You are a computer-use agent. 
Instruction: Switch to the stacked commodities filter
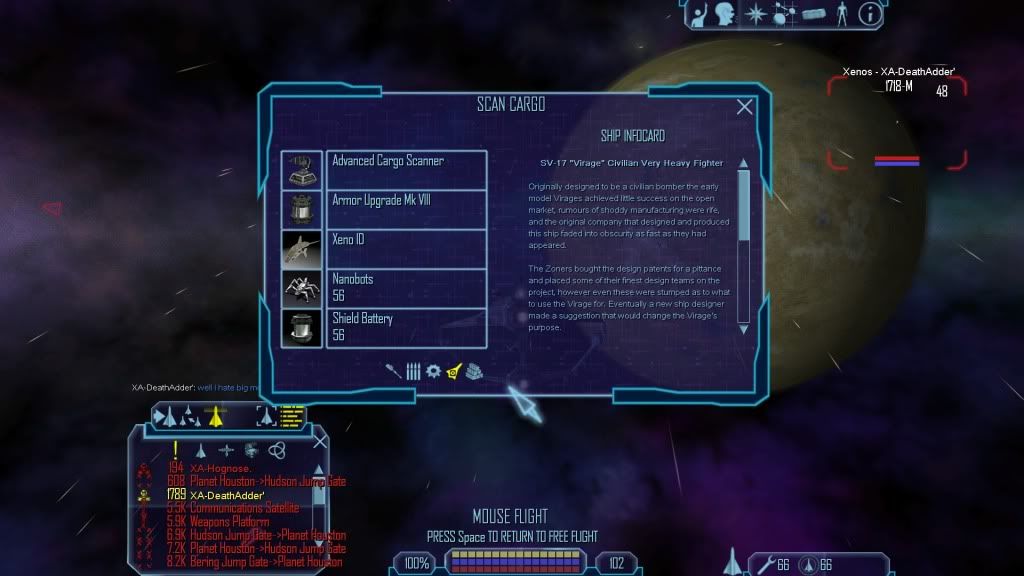pyautogui.click(x=475, y=370)
